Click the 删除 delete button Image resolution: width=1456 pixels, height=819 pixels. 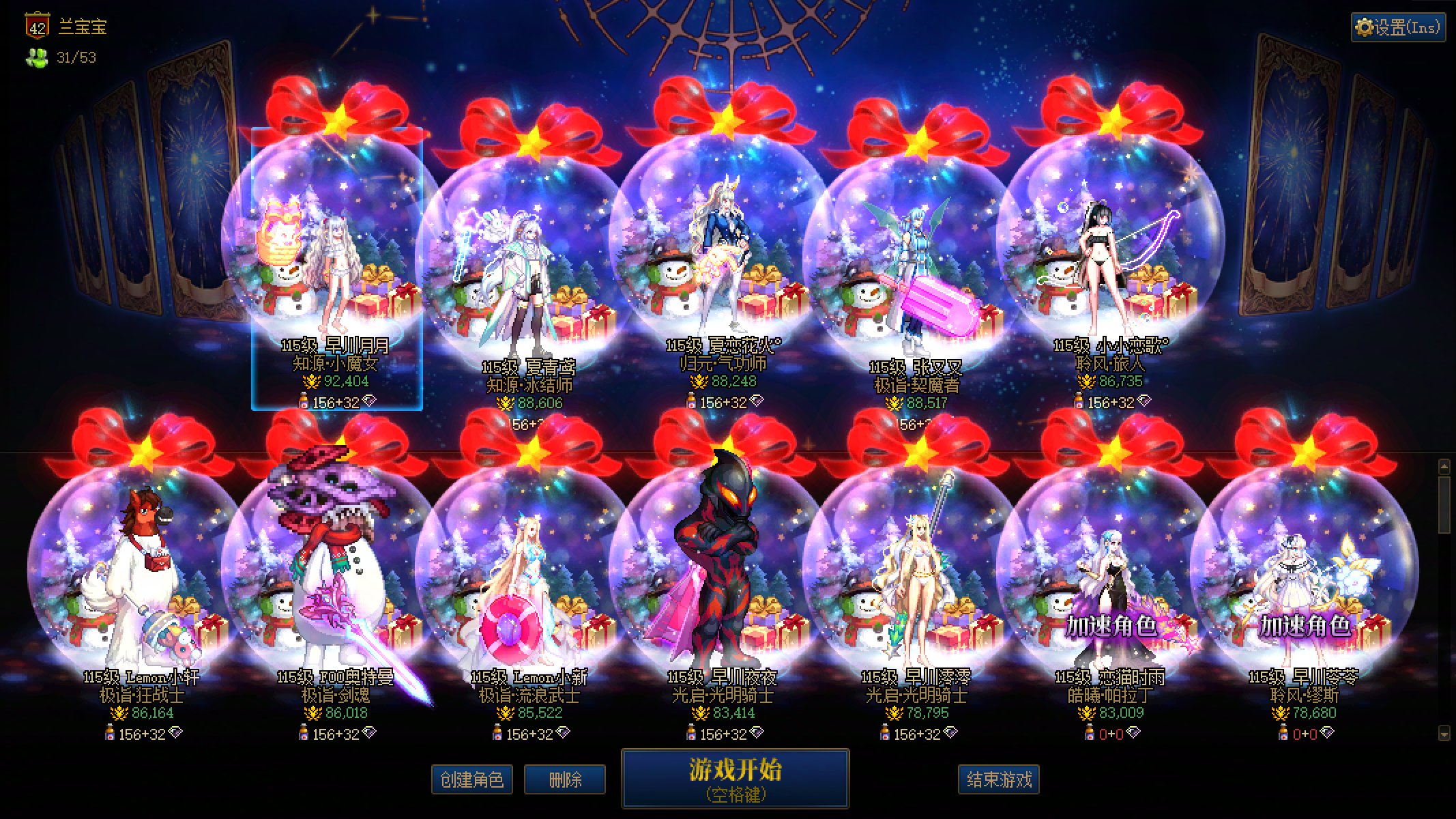tap(564, 779)
